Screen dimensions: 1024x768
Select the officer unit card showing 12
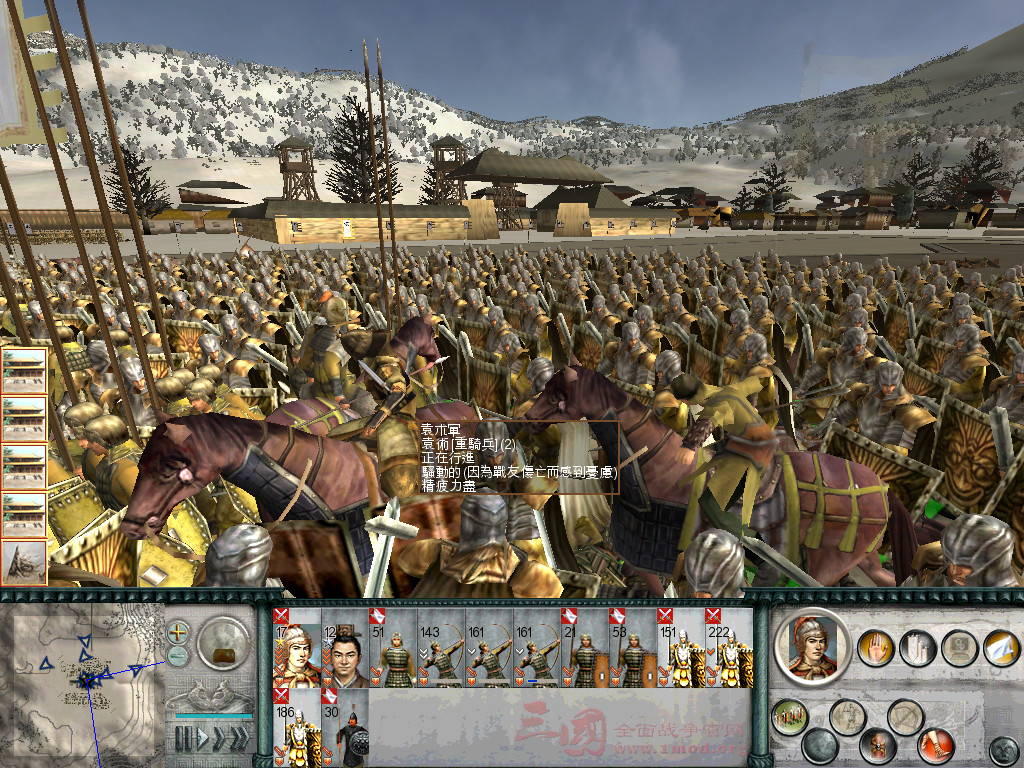[345, 650]
